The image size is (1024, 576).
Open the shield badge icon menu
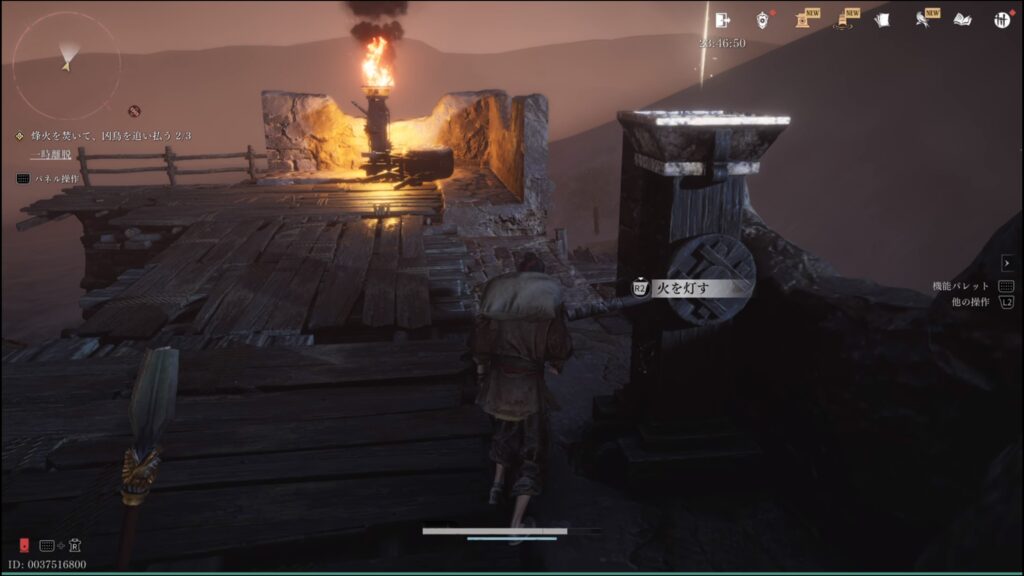tap(763, 20)
